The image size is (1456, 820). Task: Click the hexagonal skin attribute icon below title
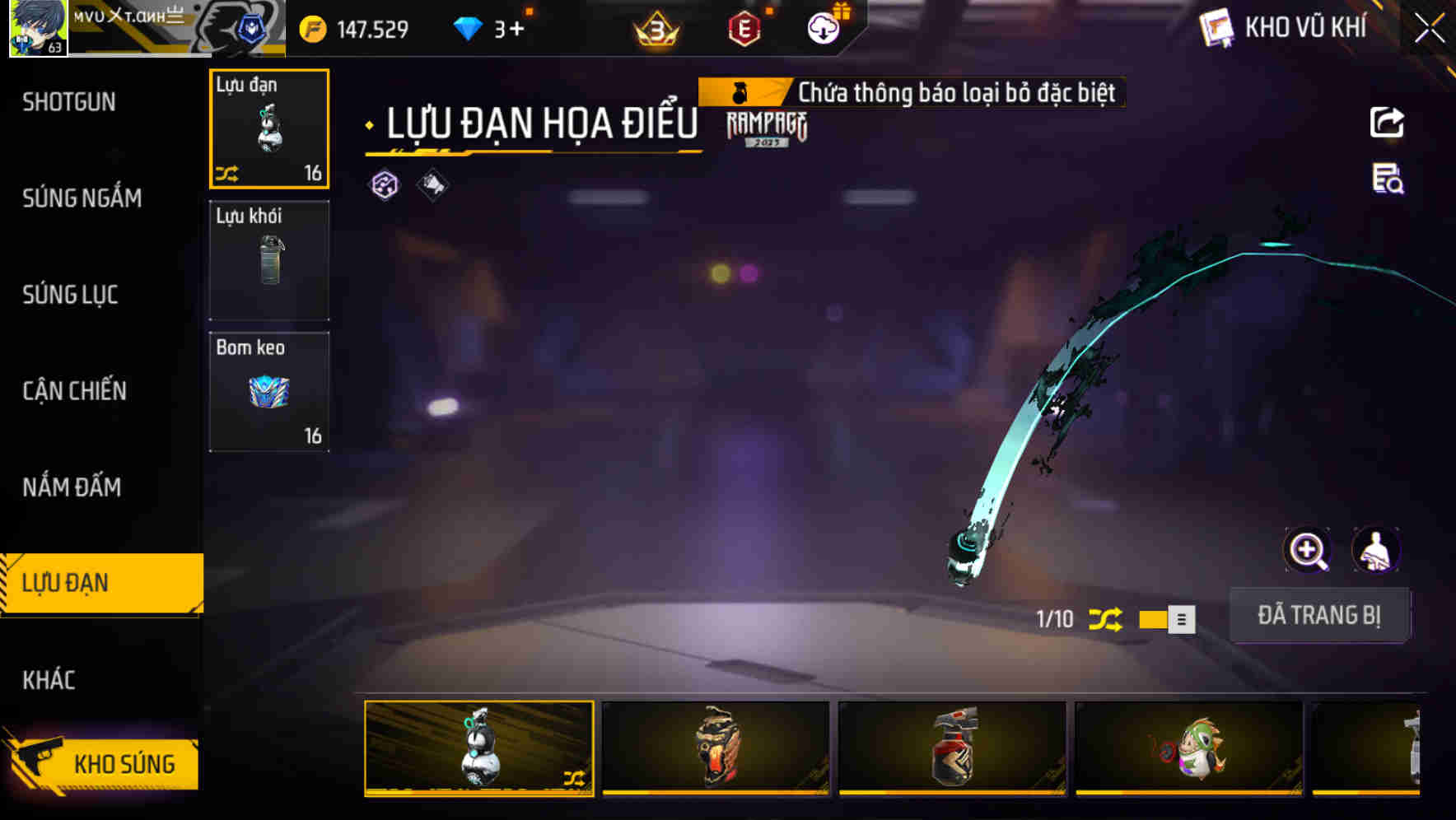tap(384, 186)
